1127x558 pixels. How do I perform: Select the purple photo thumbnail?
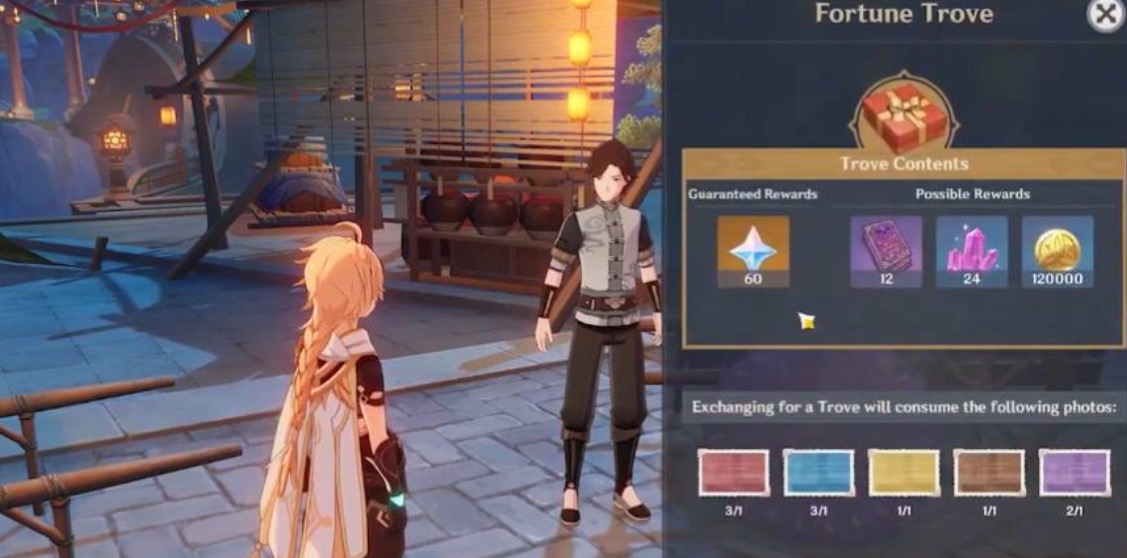1074,473
